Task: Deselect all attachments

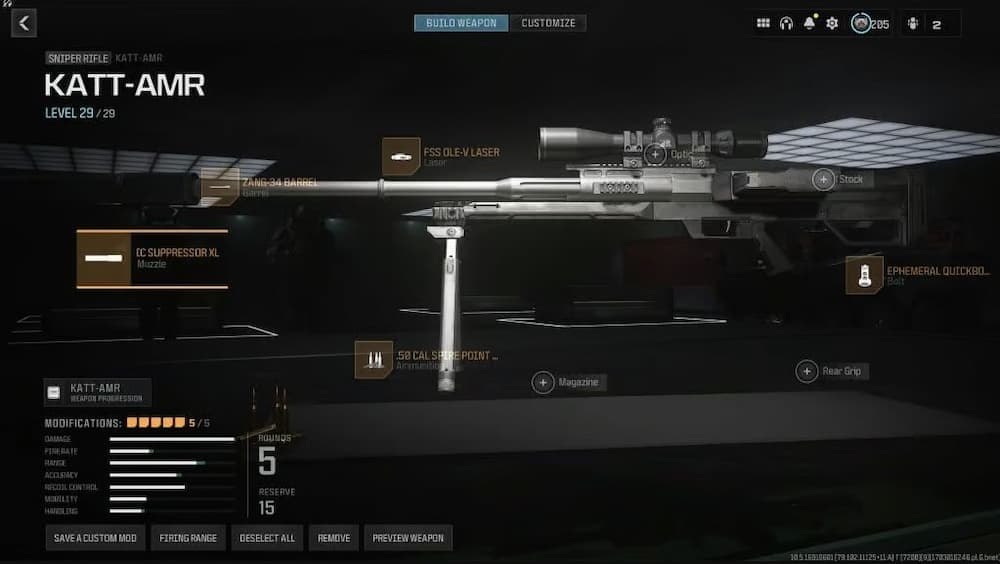Action: point(267,538)
